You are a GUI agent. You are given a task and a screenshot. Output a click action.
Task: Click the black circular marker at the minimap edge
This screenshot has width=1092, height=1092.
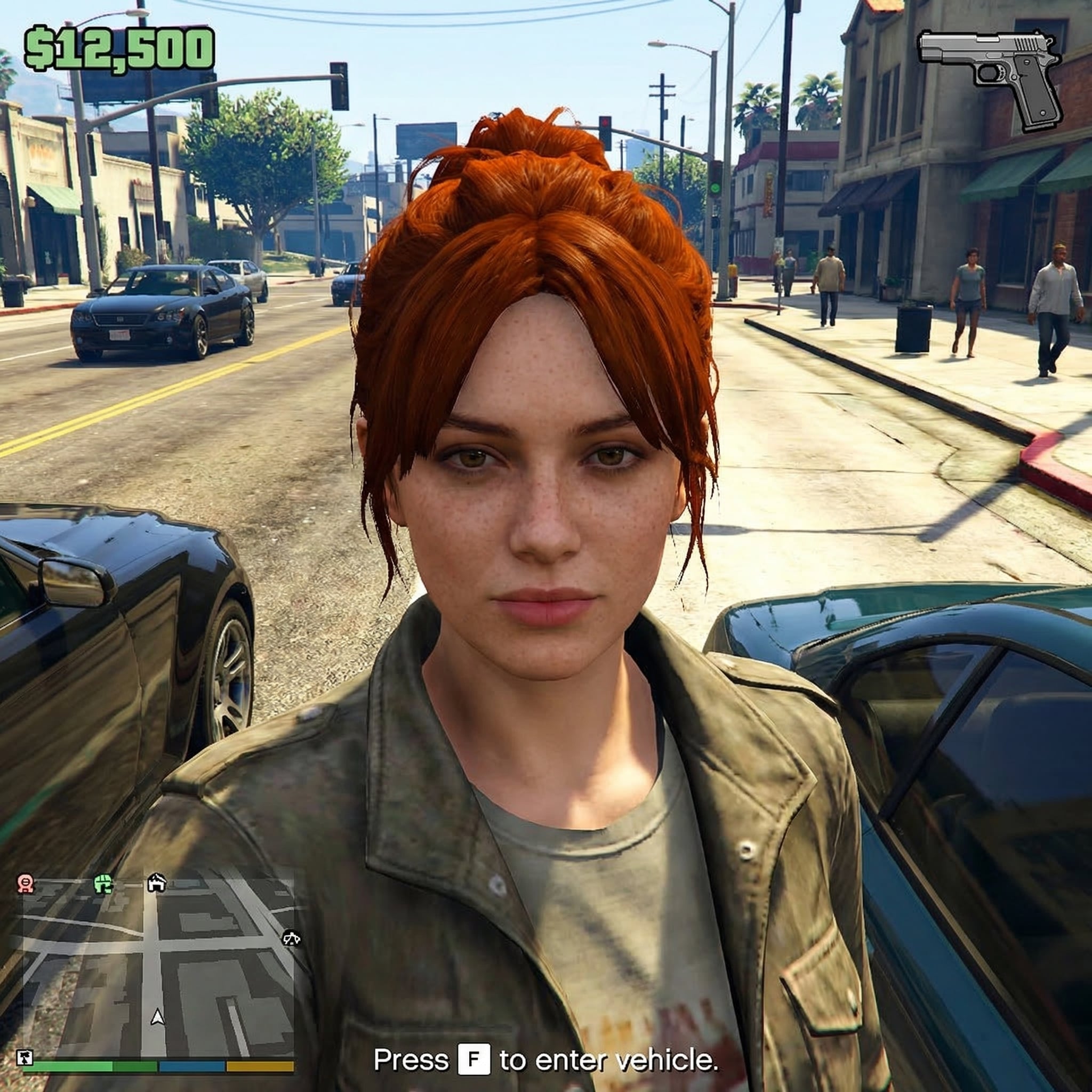(291, 939)
